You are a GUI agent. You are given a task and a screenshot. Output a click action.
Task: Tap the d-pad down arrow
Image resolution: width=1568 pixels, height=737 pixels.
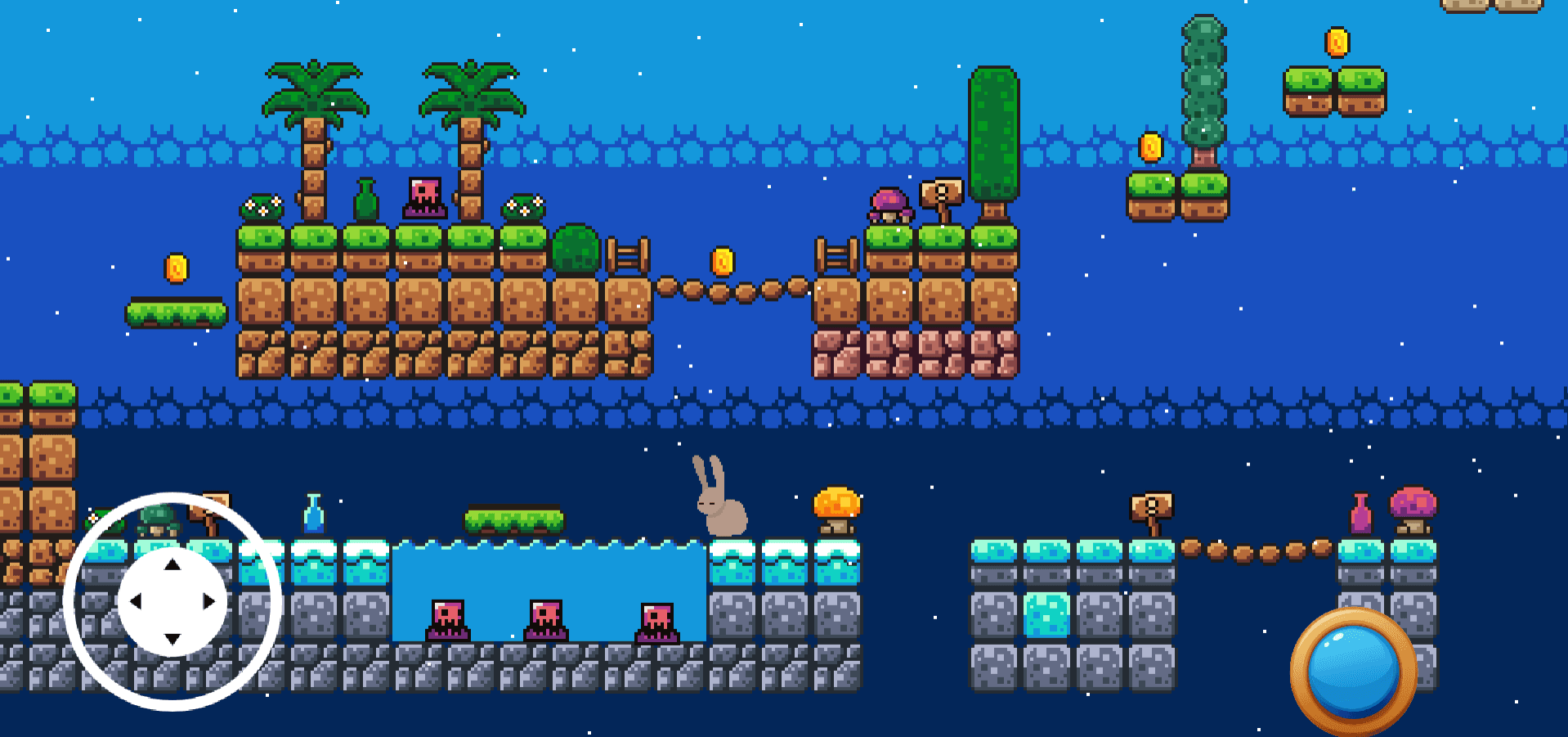[172, 639]
